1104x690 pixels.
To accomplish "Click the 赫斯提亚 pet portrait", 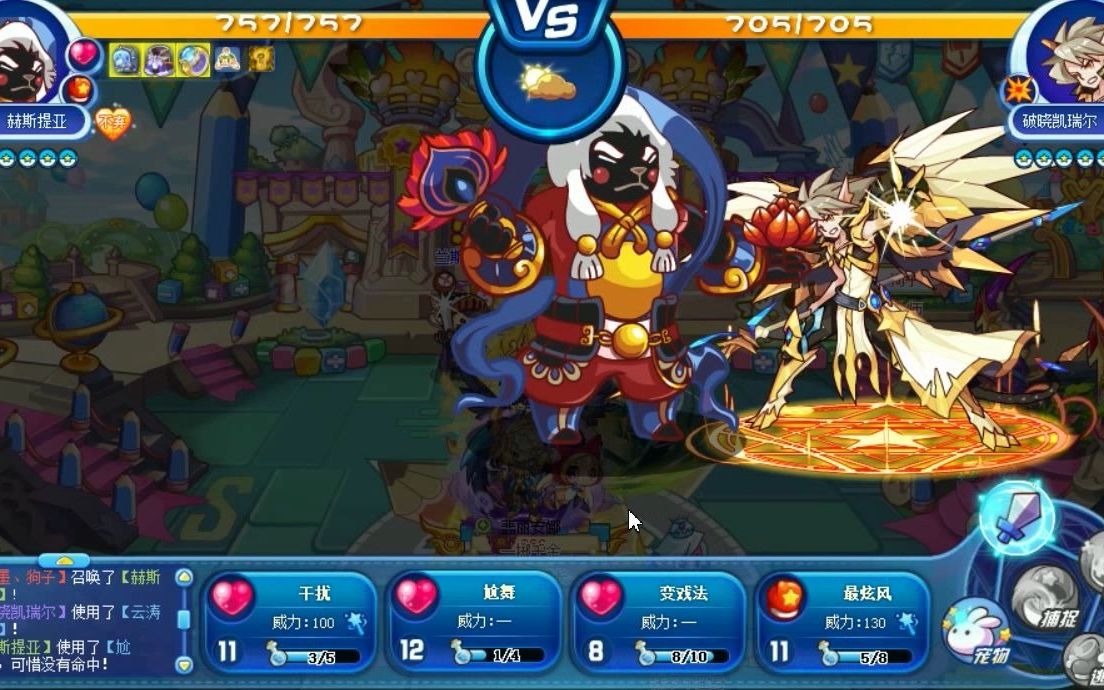I will tap(32, 62).
